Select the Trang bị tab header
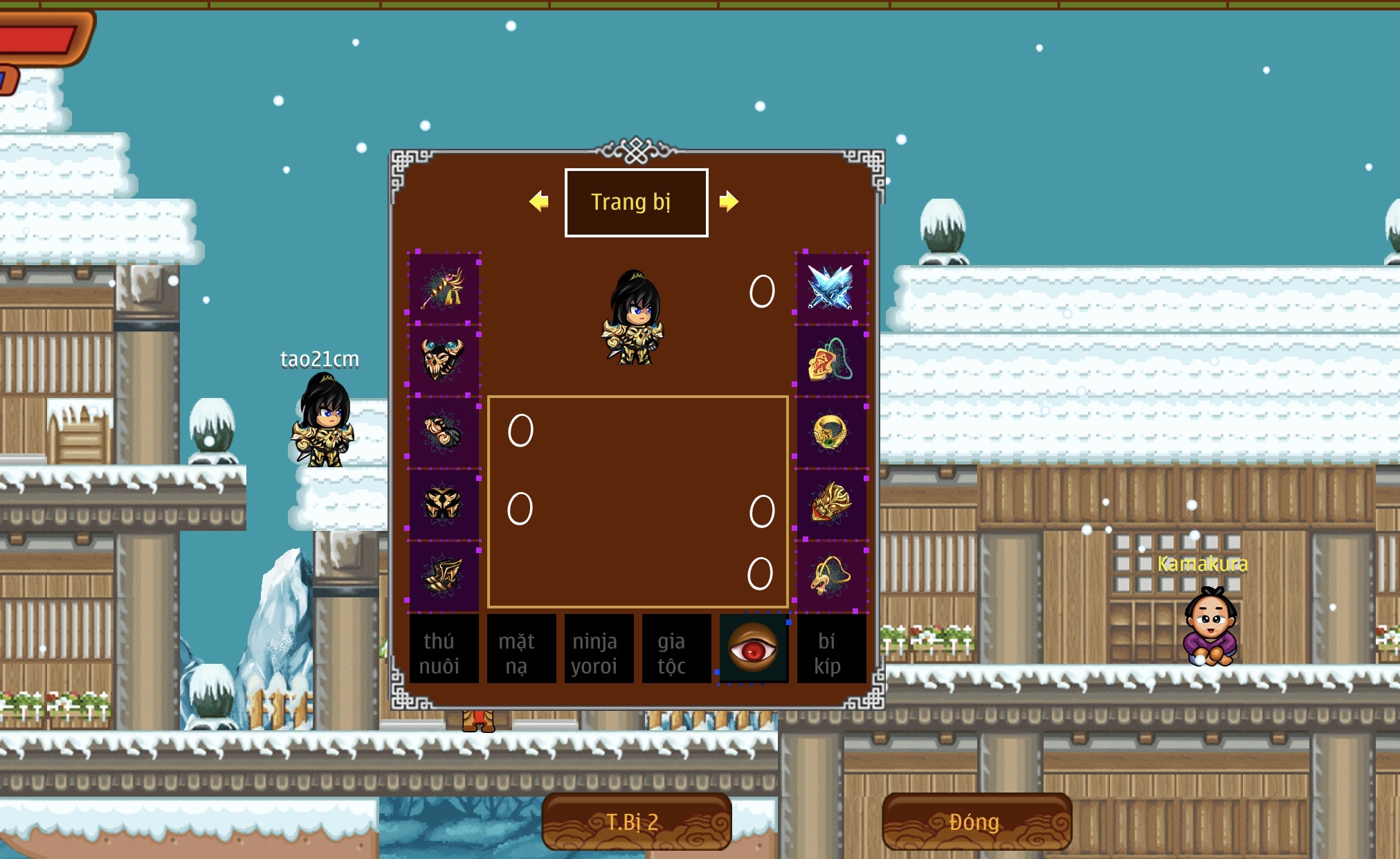 (x=636, y=202)
